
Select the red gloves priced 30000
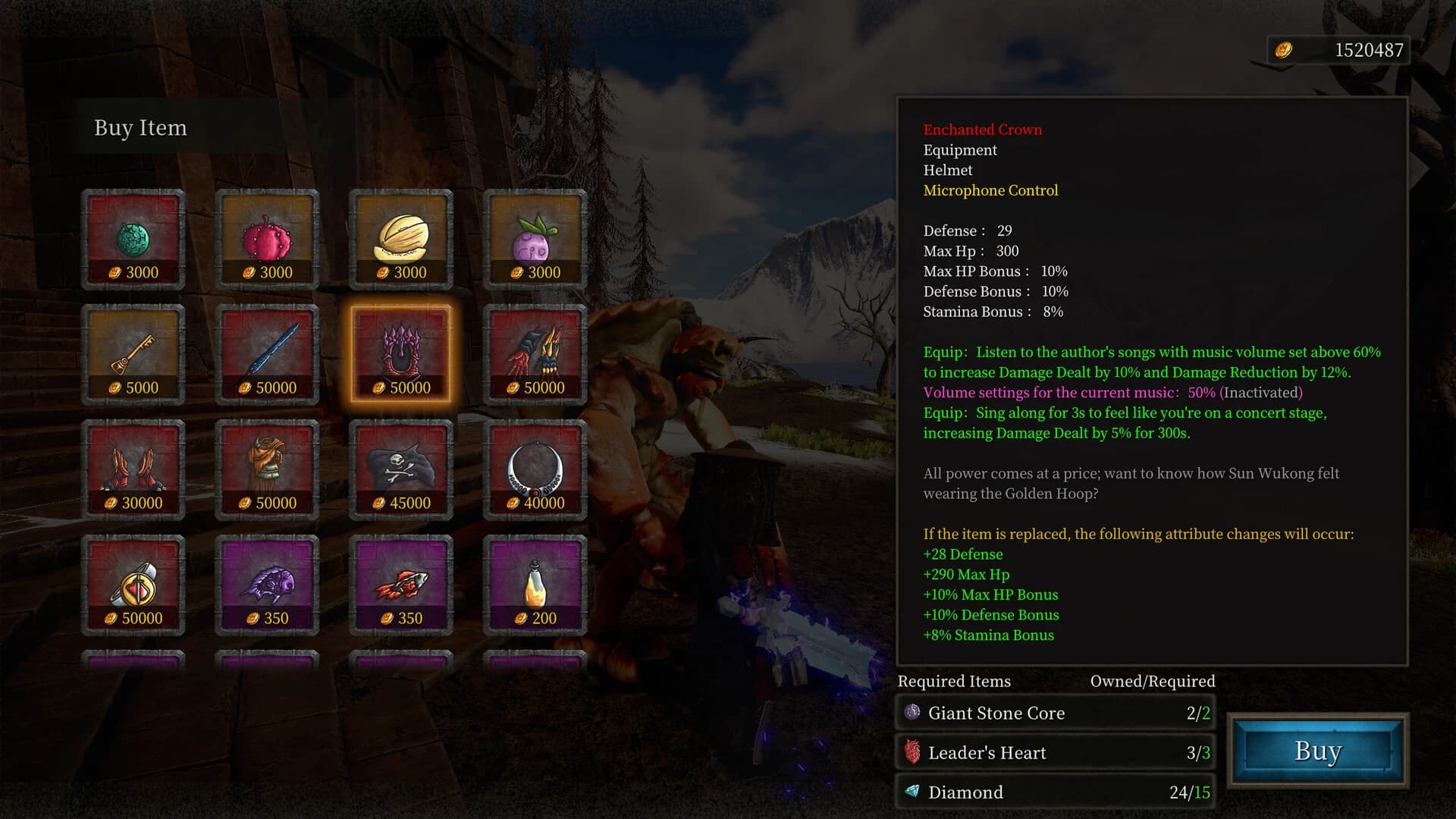[133, 468]
